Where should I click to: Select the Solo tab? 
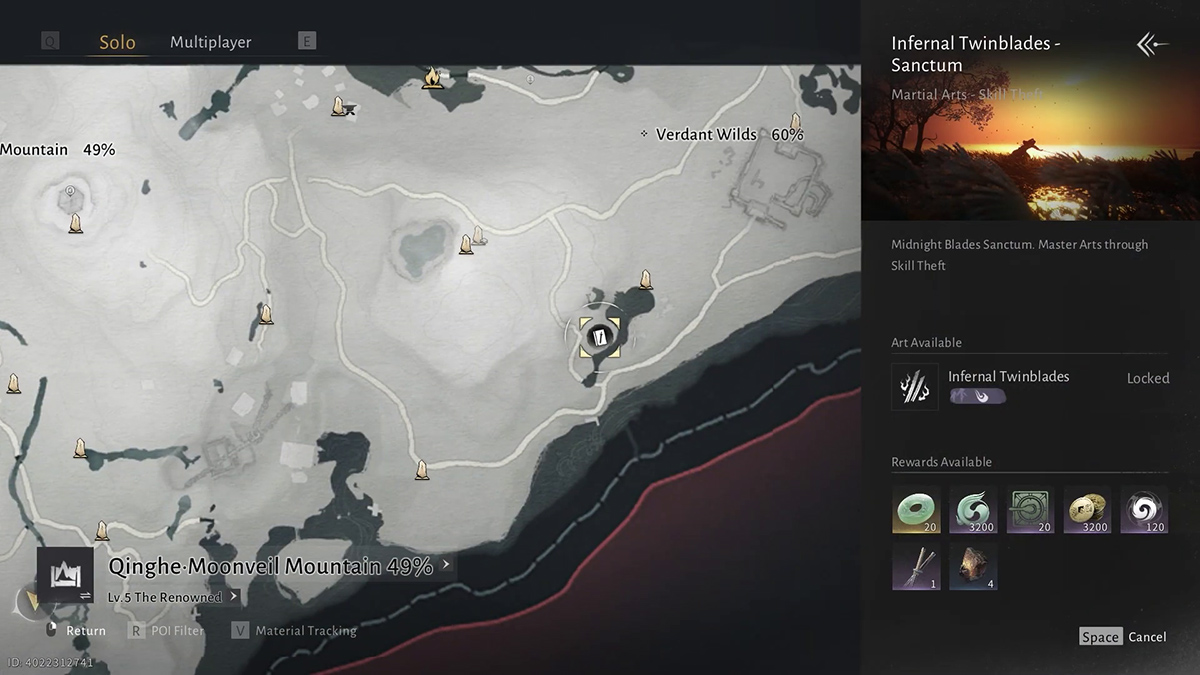pos(117,43)
